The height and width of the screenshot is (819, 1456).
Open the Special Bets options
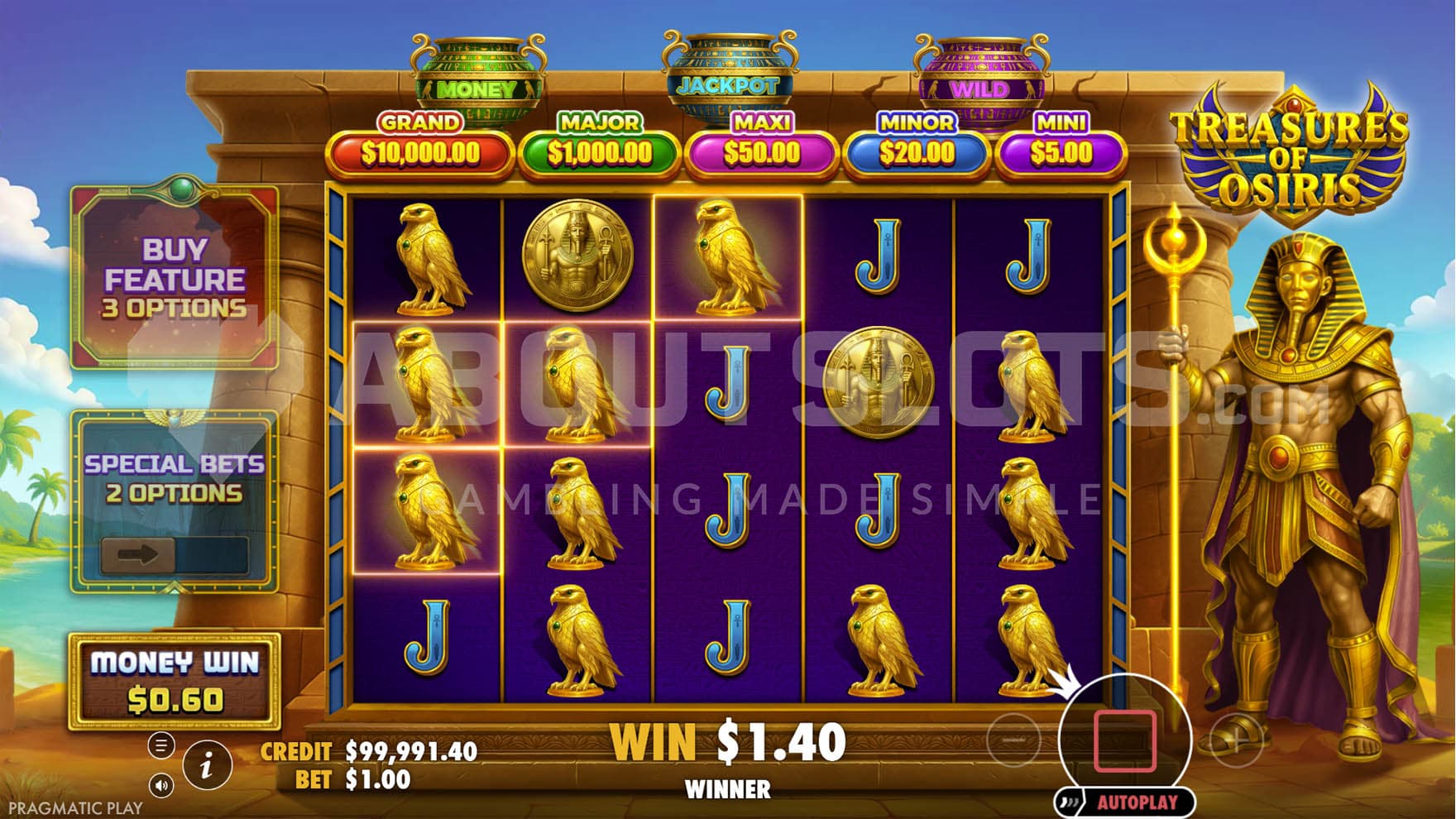coord(174,477)
